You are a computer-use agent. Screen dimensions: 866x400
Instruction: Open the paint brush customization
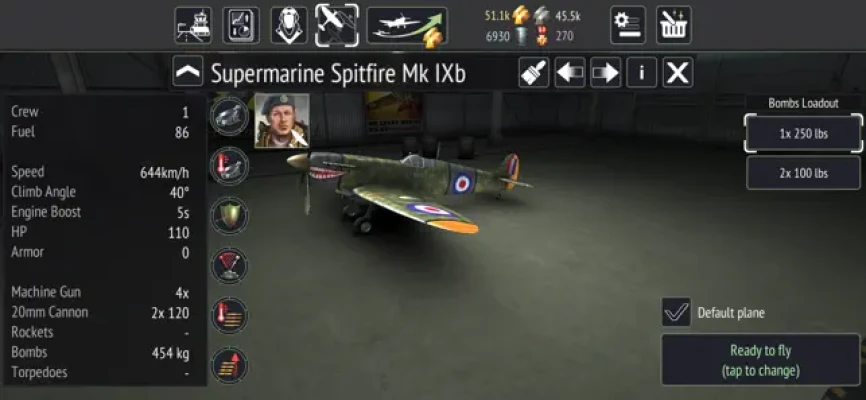[534, 73]
